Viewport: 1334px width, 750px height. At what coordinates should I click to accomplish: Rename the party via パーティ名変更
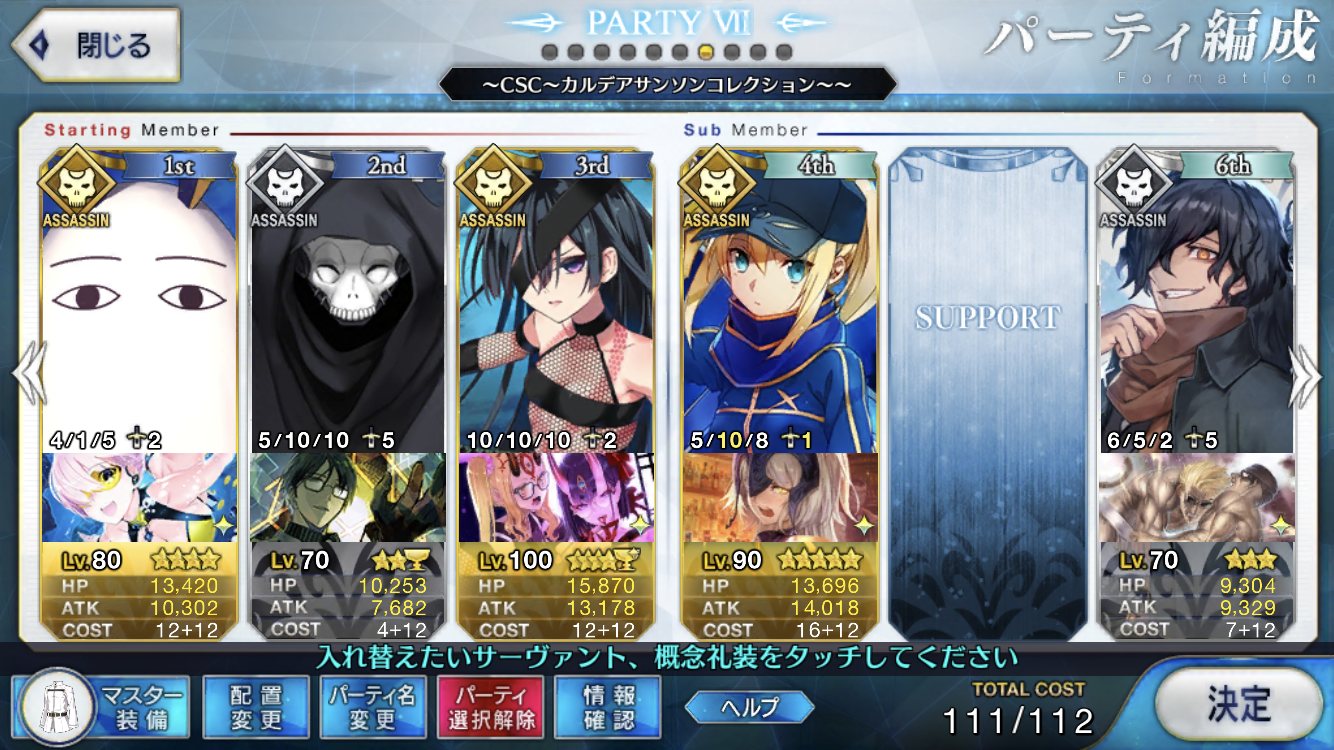coord(373,706)
